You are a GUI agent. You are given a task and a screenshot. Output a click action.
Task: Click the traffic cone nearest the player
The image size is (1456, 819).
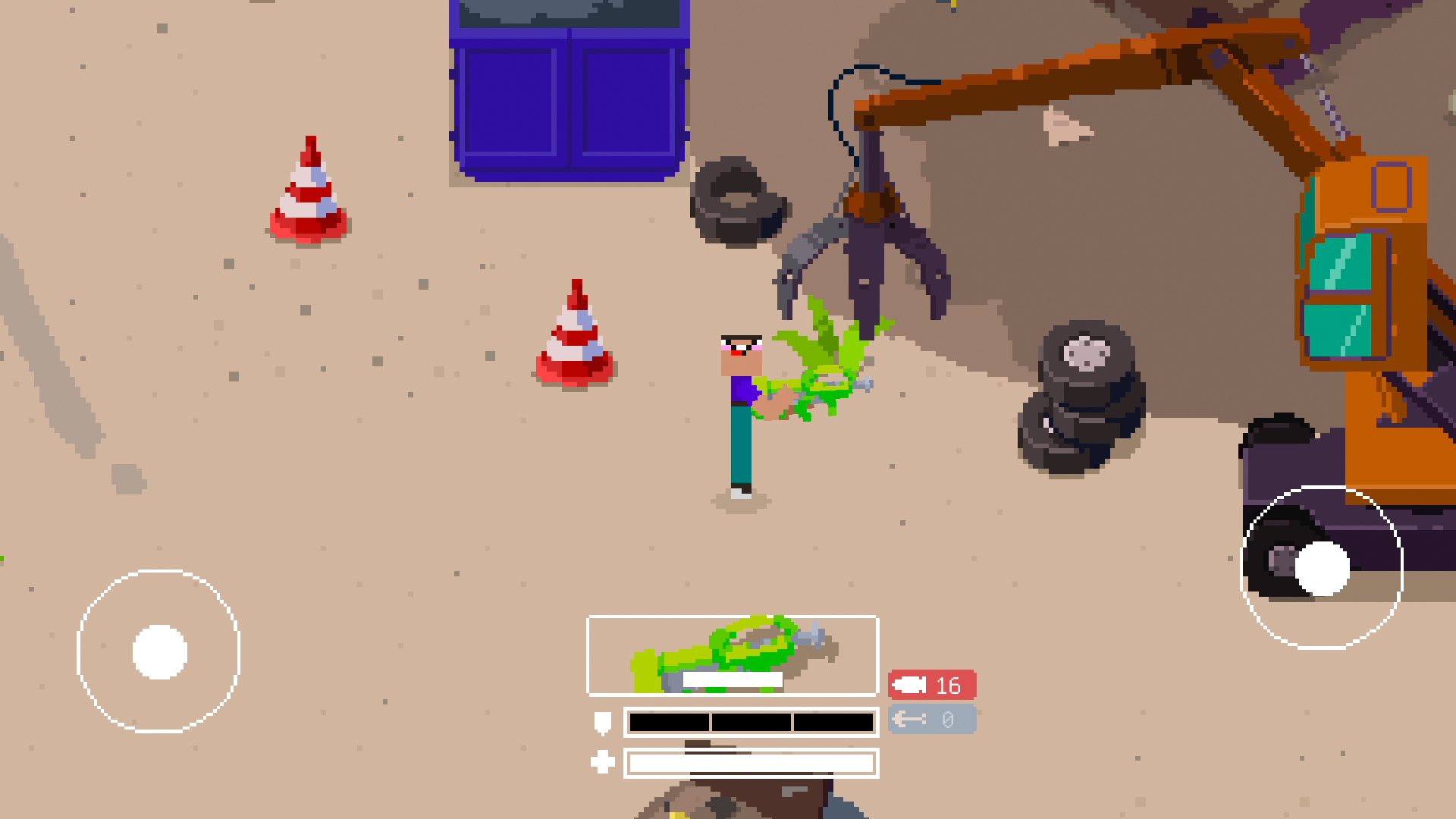[576, 334]
